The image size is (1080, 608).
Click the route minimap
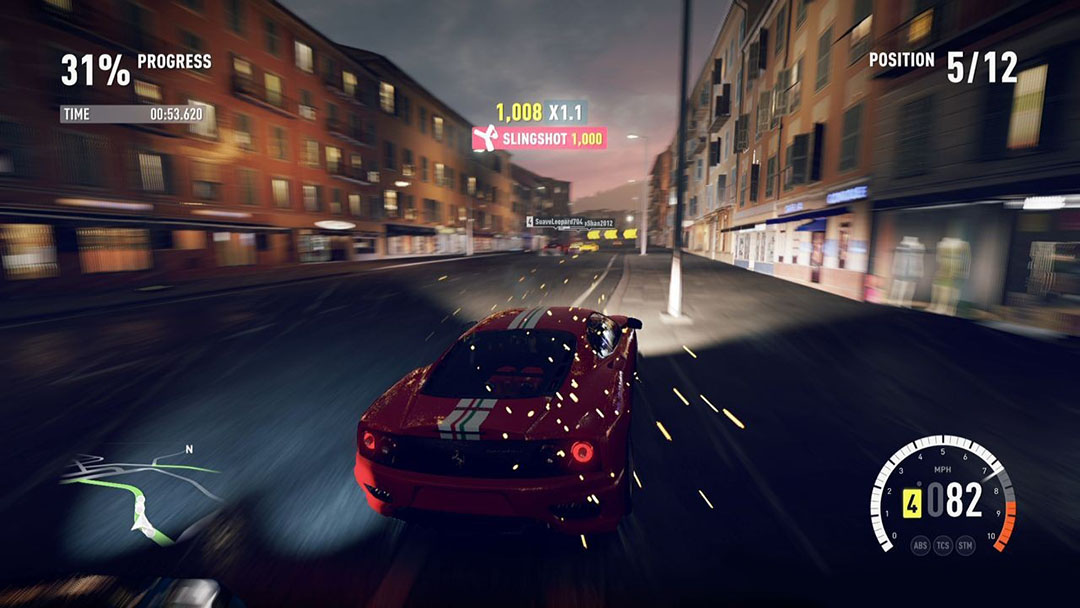tap(140, 490)
